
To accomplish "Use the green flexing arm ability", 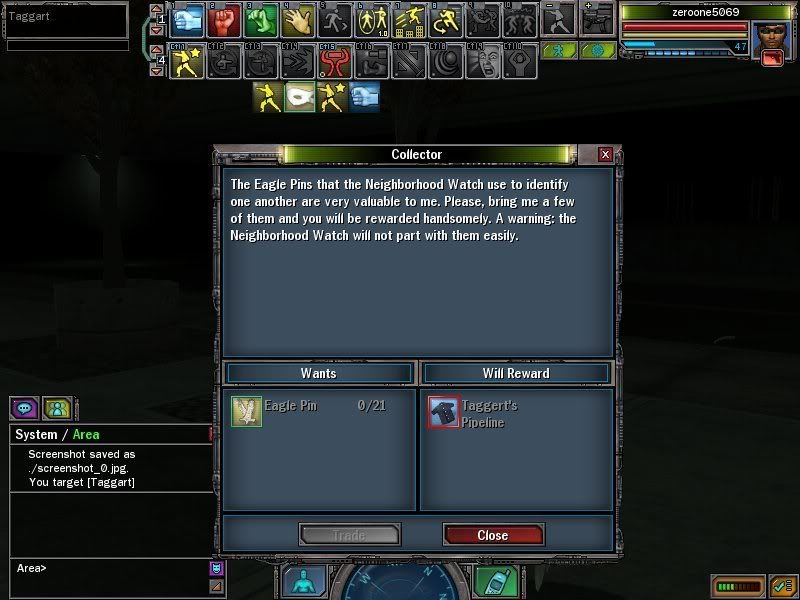I will (x=261, y=20).
